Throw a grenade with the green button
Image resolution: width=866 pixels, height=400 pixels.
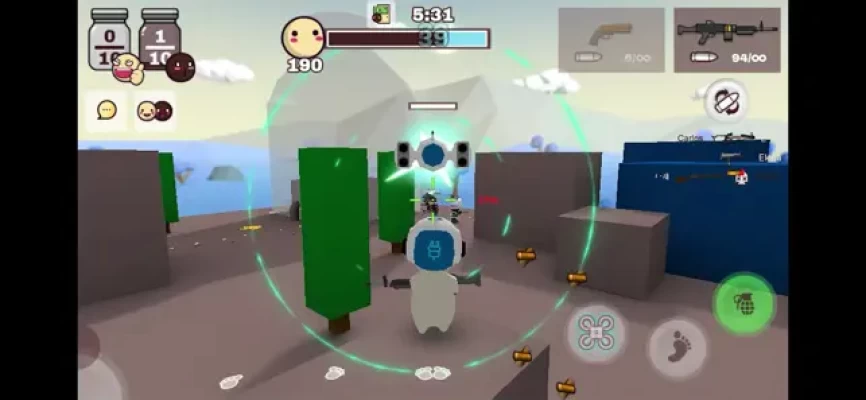(x=744, y=303)
